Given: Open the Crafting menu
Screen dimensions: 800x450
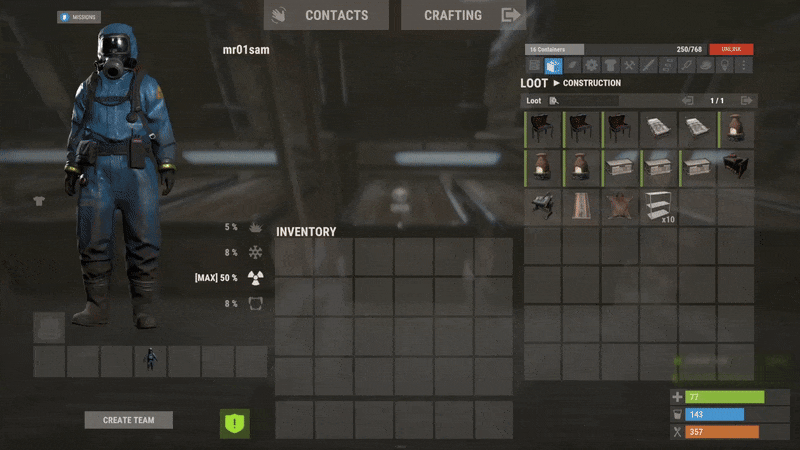Looking at the screenshot, I should [463, 15].
